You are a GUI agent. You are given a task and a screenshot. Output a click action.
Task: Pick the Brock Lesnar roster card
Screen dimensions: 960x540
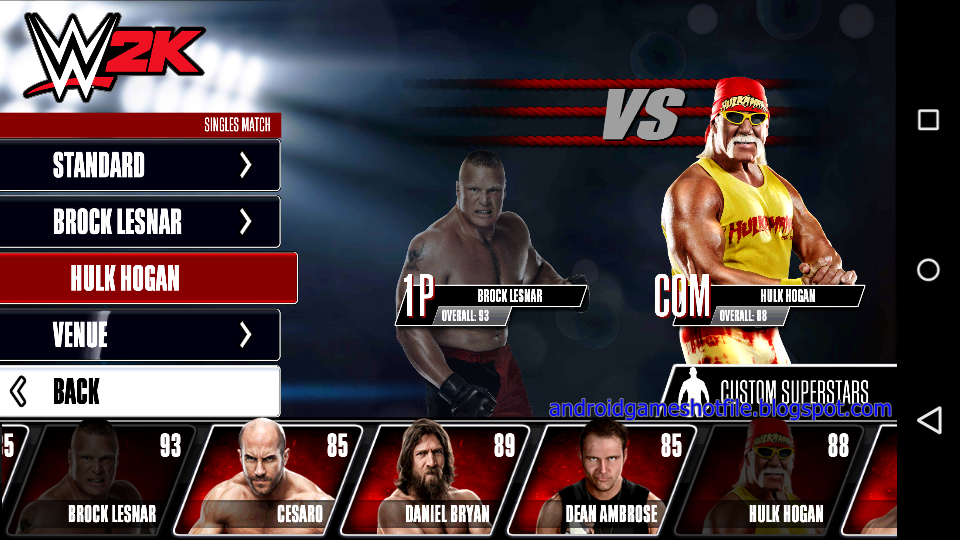coord(105,479)
